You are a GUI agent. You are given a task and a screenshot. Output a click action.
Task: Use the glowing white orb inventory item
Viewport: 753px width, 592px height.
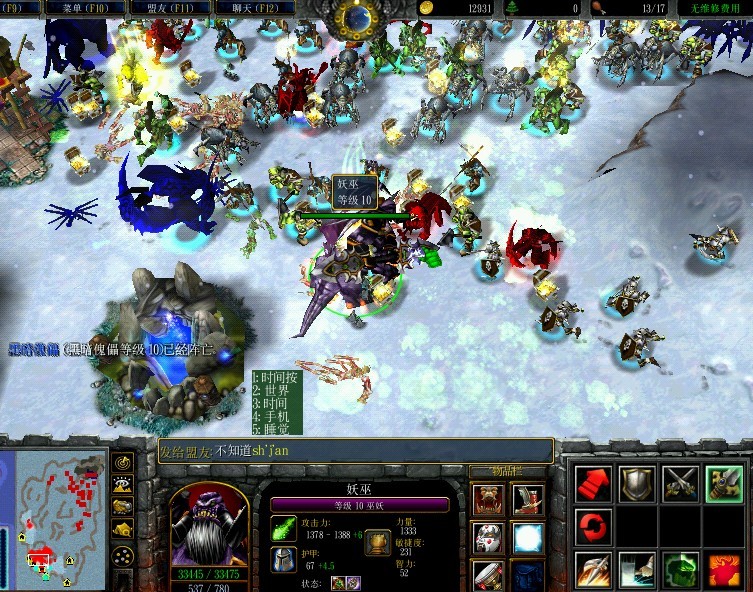[x=528, y=538]
